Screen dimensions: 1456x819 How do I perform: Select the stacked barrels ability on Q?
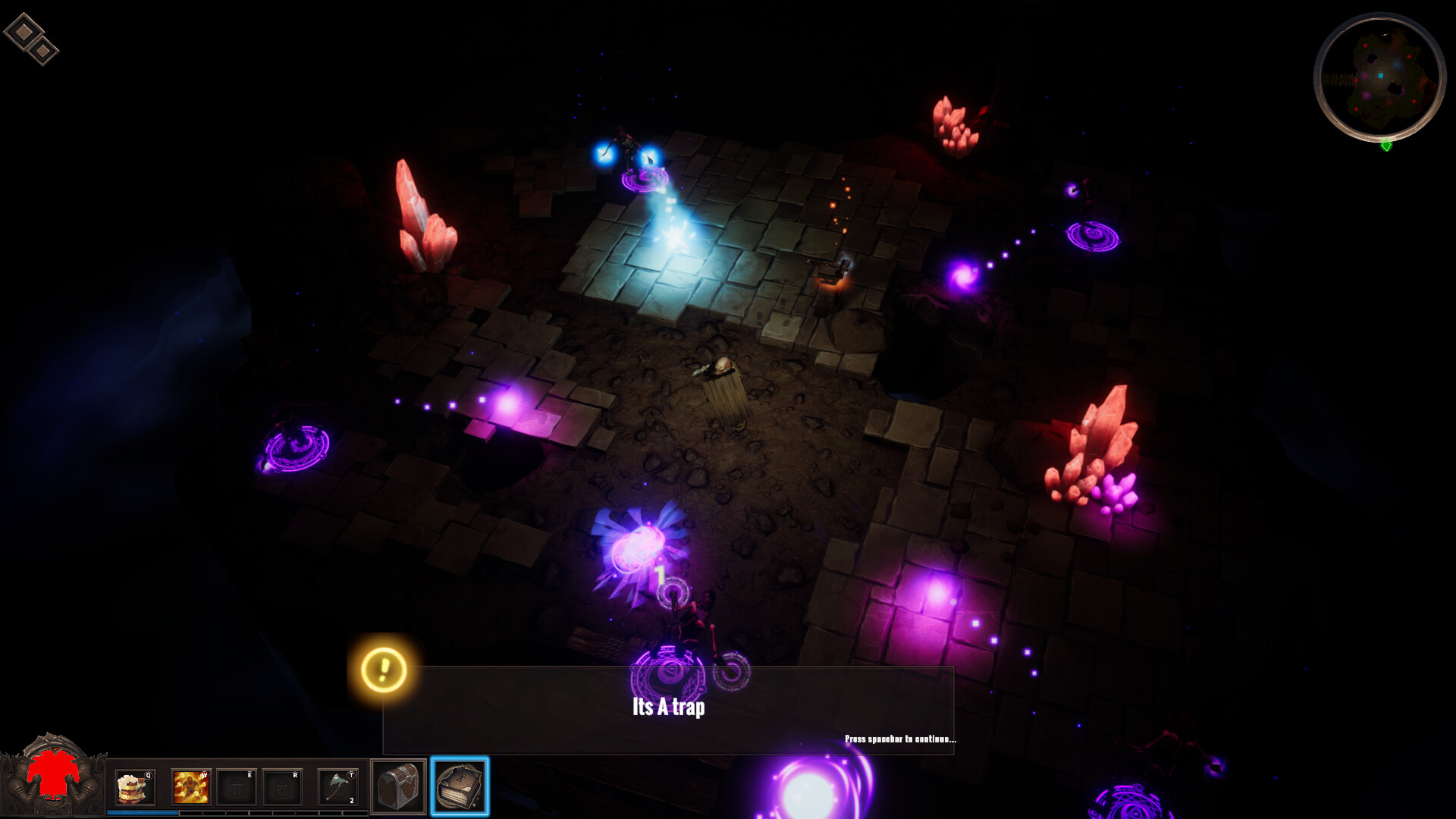[x=135, y=787]
